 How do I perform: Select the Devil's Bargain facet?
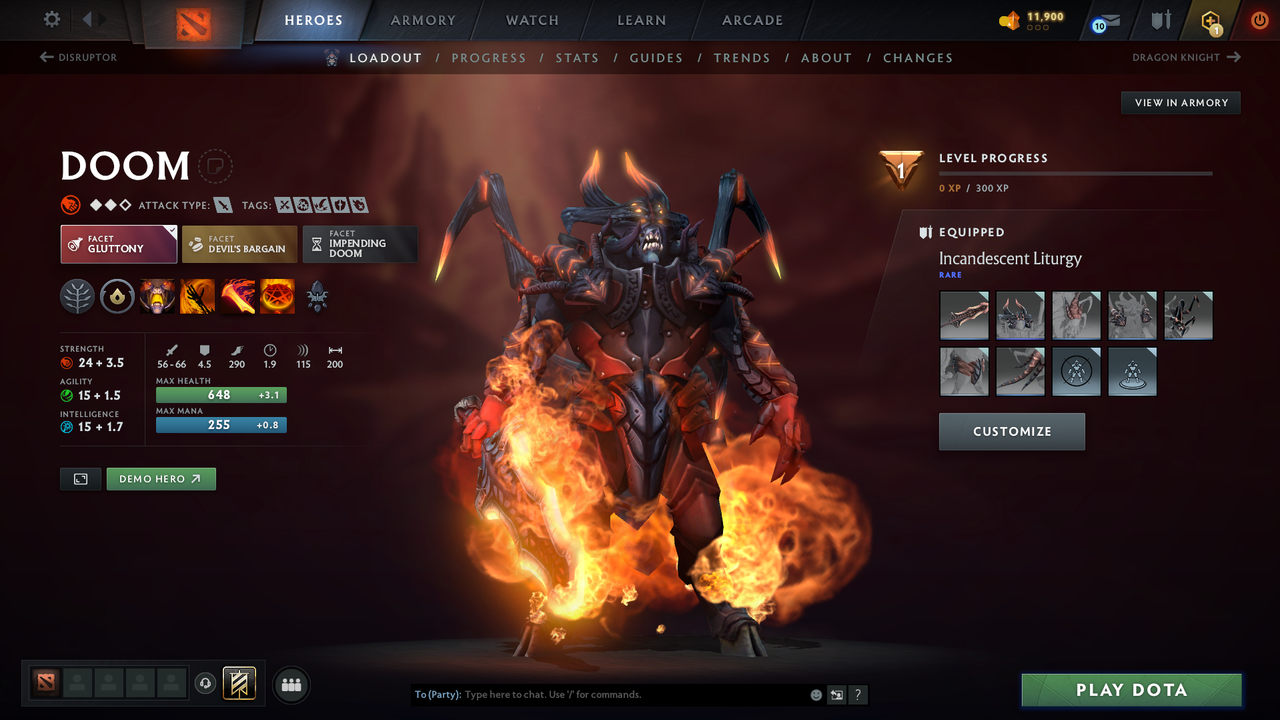coord(239,243)
